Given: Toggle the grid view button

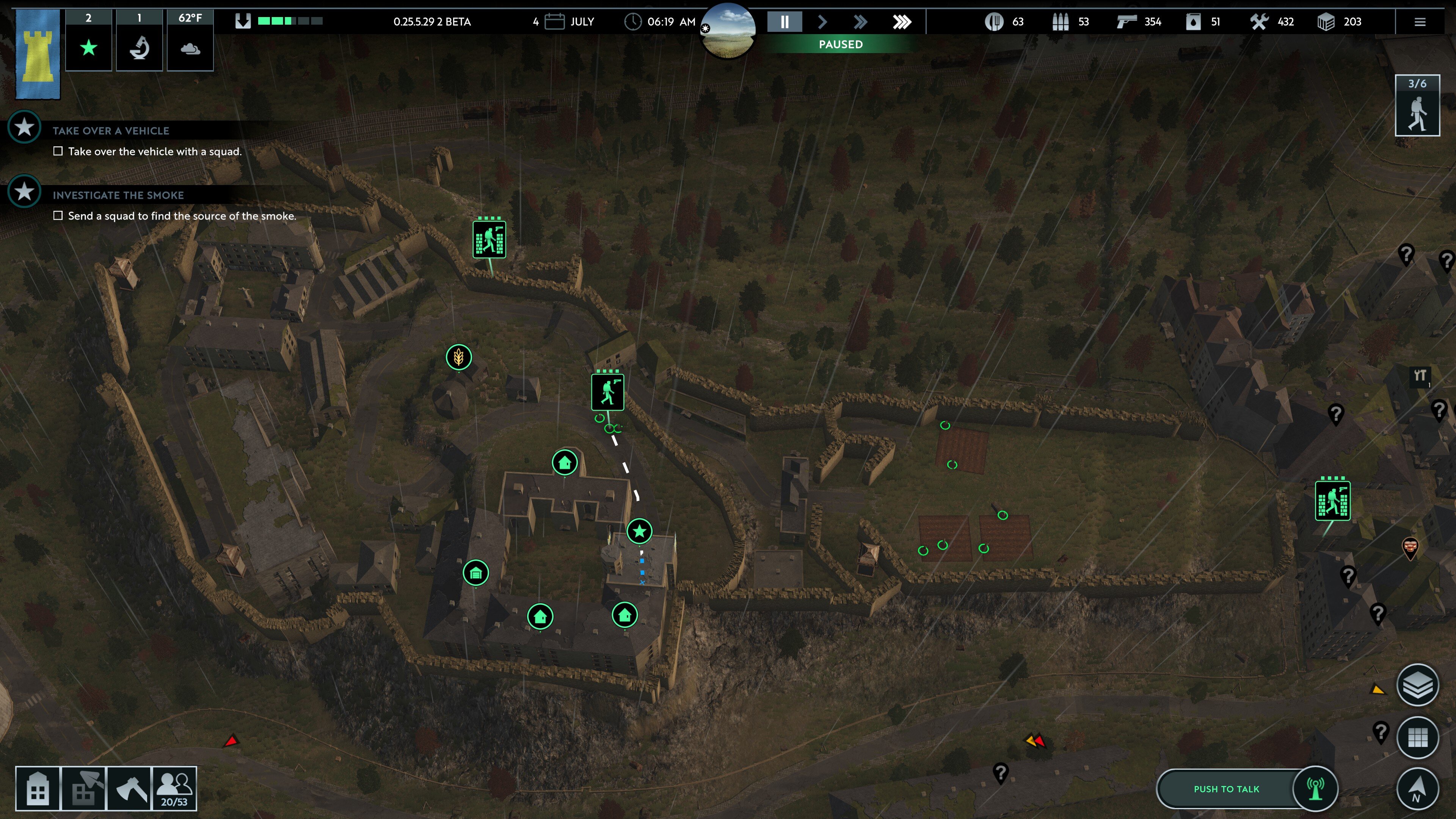Looking at the screenshot, I should [x=1418, y=737].
